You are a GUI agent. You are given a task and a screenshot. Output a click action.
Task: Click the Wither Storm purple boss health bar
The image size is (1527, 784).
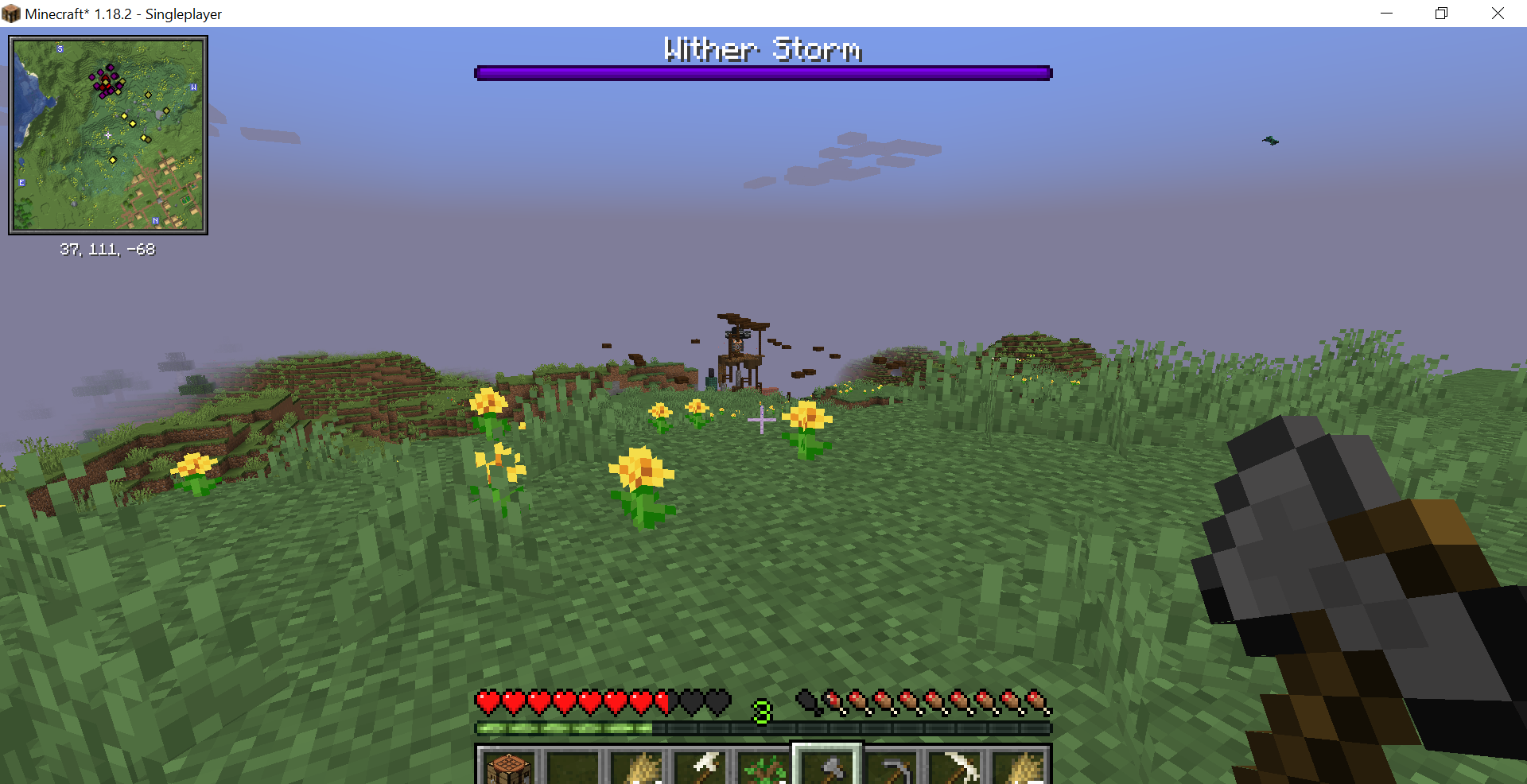click(x=763, y=72)
